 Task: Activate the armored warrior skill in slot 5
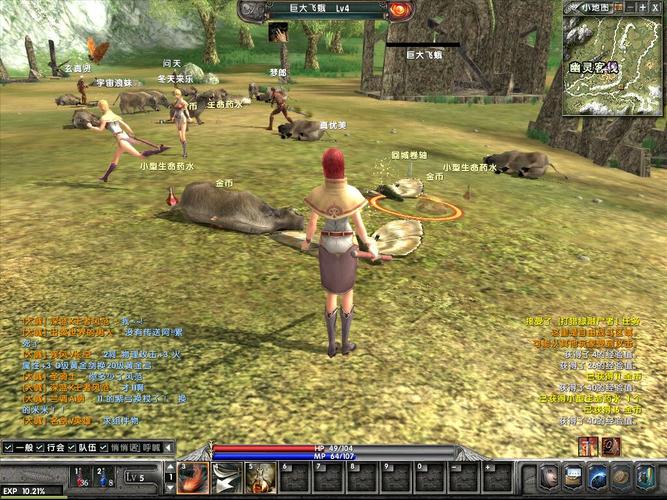(261, 479)
